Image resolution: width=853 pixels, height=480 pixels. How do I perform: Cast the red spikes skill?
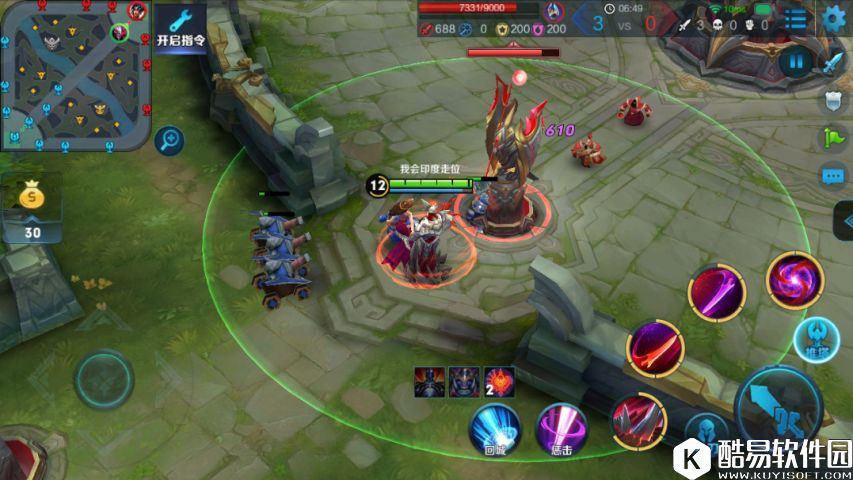(x=638, y=419)
